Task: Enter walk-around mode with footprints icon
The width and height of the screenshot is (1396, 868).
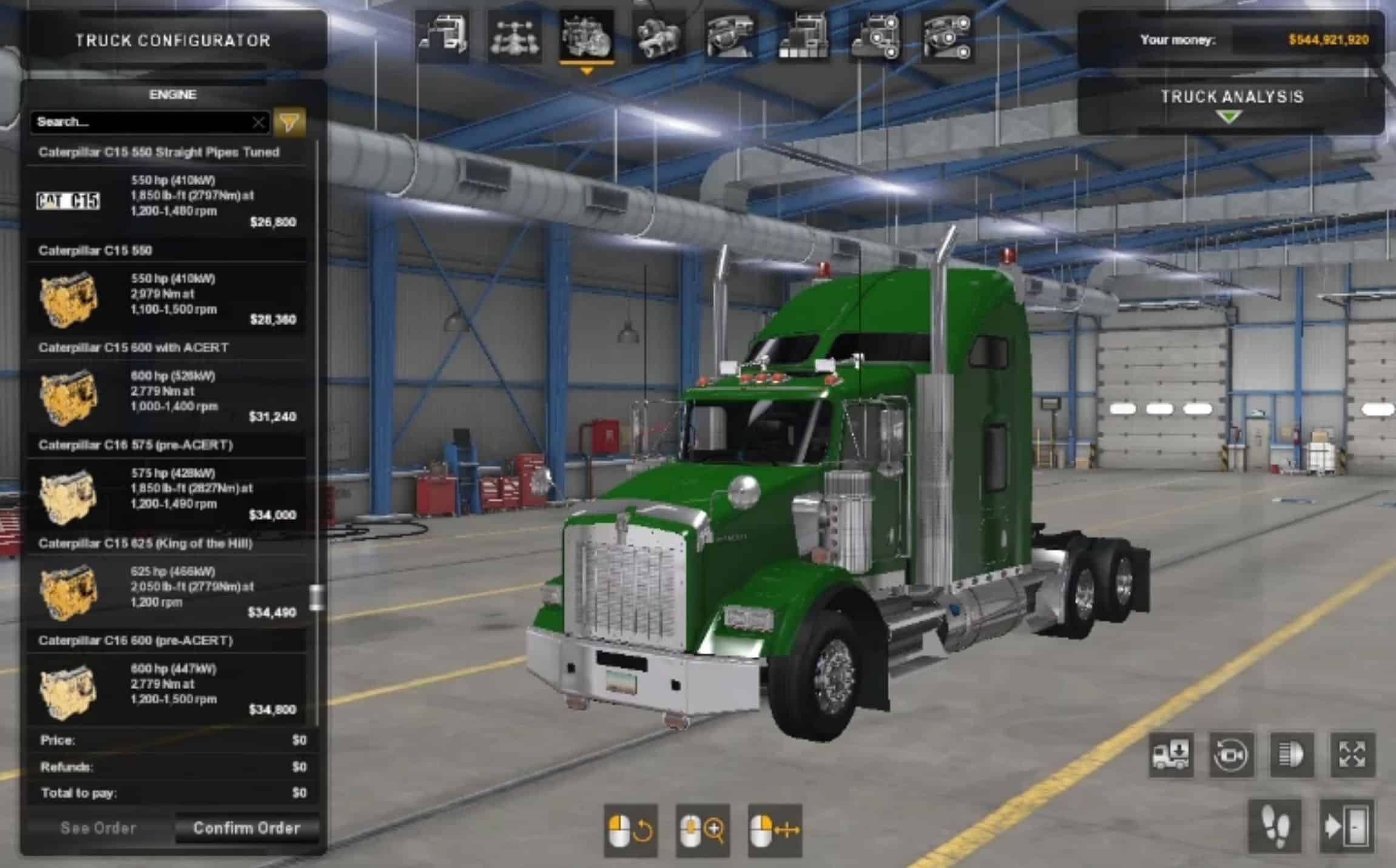Action: tap(1275, 826)
